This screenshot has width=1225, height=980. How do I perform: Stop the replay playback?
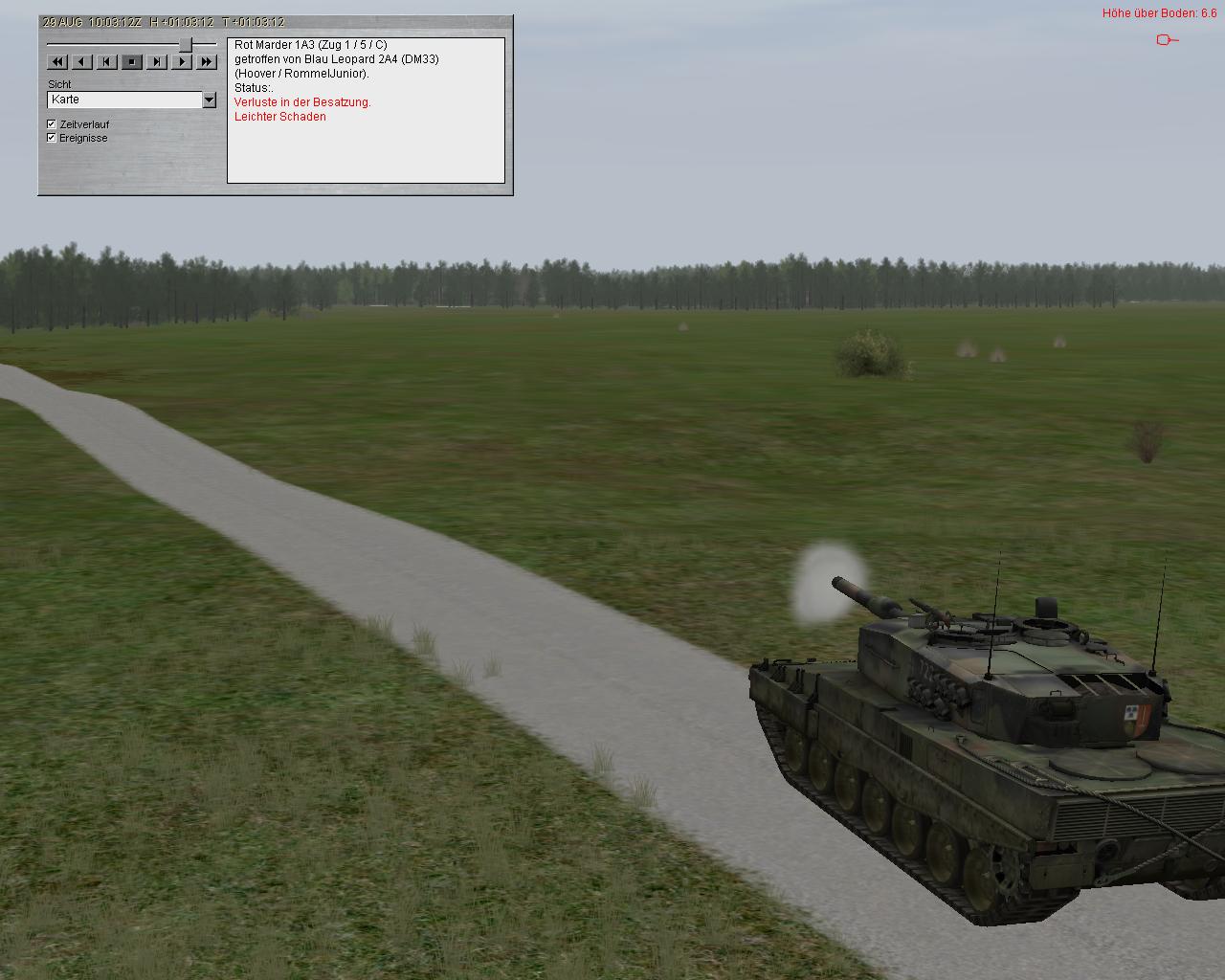[132, 62]
